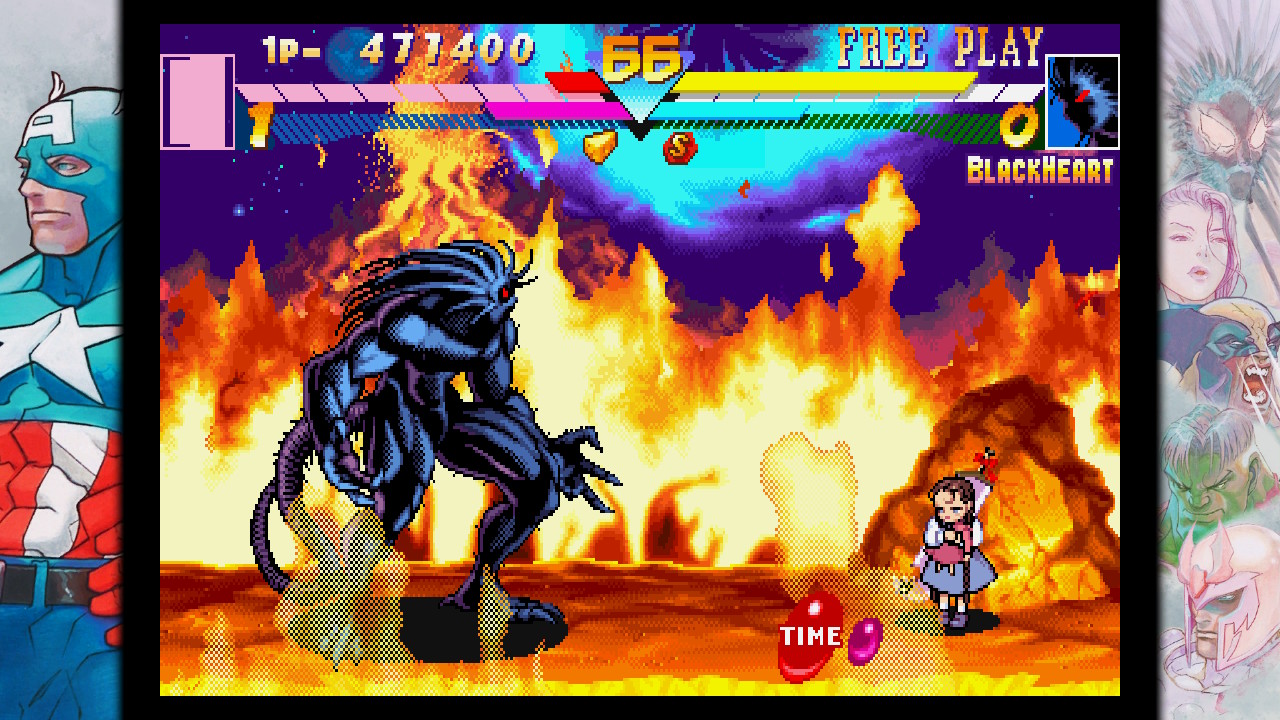Click the Blackheart character portrait
Viewport: 1280px width, 720px height.
pyautogui.click(x=1082, y=102)
